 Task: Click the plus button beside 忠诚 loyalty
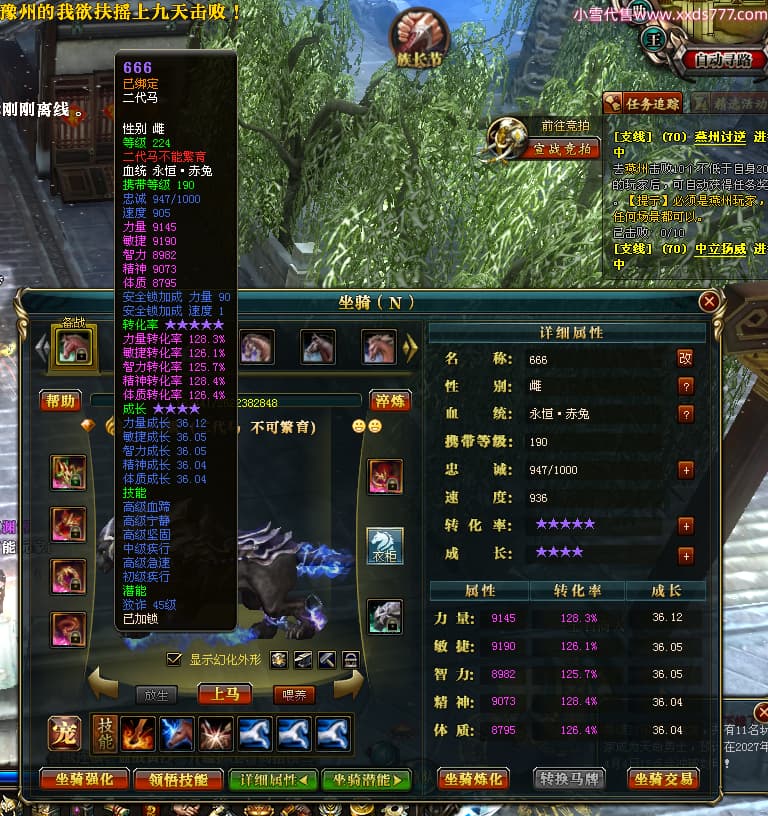point(686,469)
